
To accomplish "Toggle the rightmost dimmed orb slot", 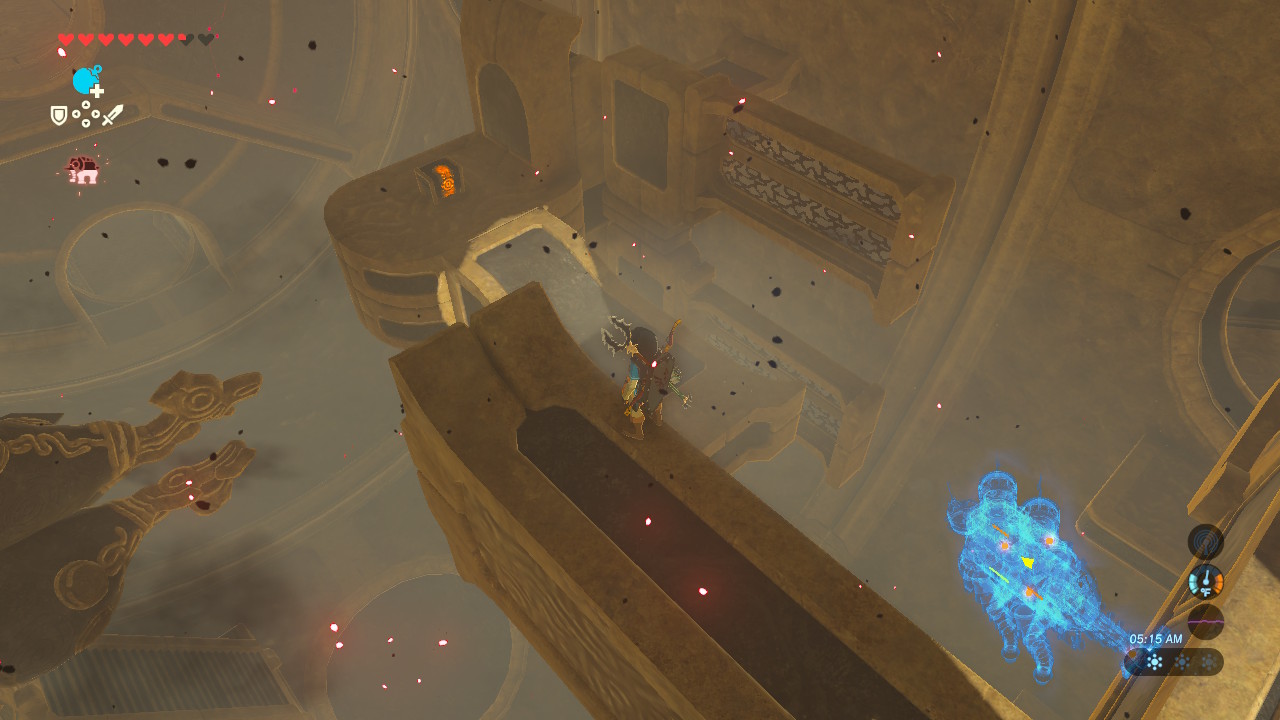I will pyautogui.click(x=1208, y=660).
